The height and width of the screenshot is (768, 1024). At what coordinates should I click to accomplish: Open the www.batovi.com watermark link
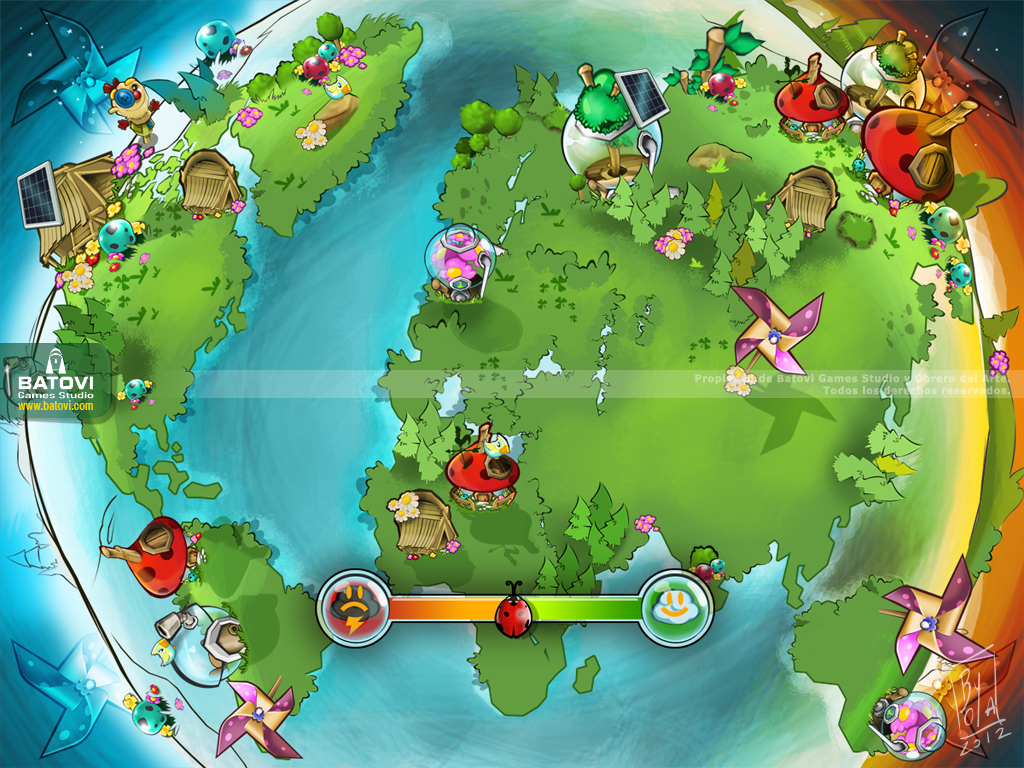[55, 406]
